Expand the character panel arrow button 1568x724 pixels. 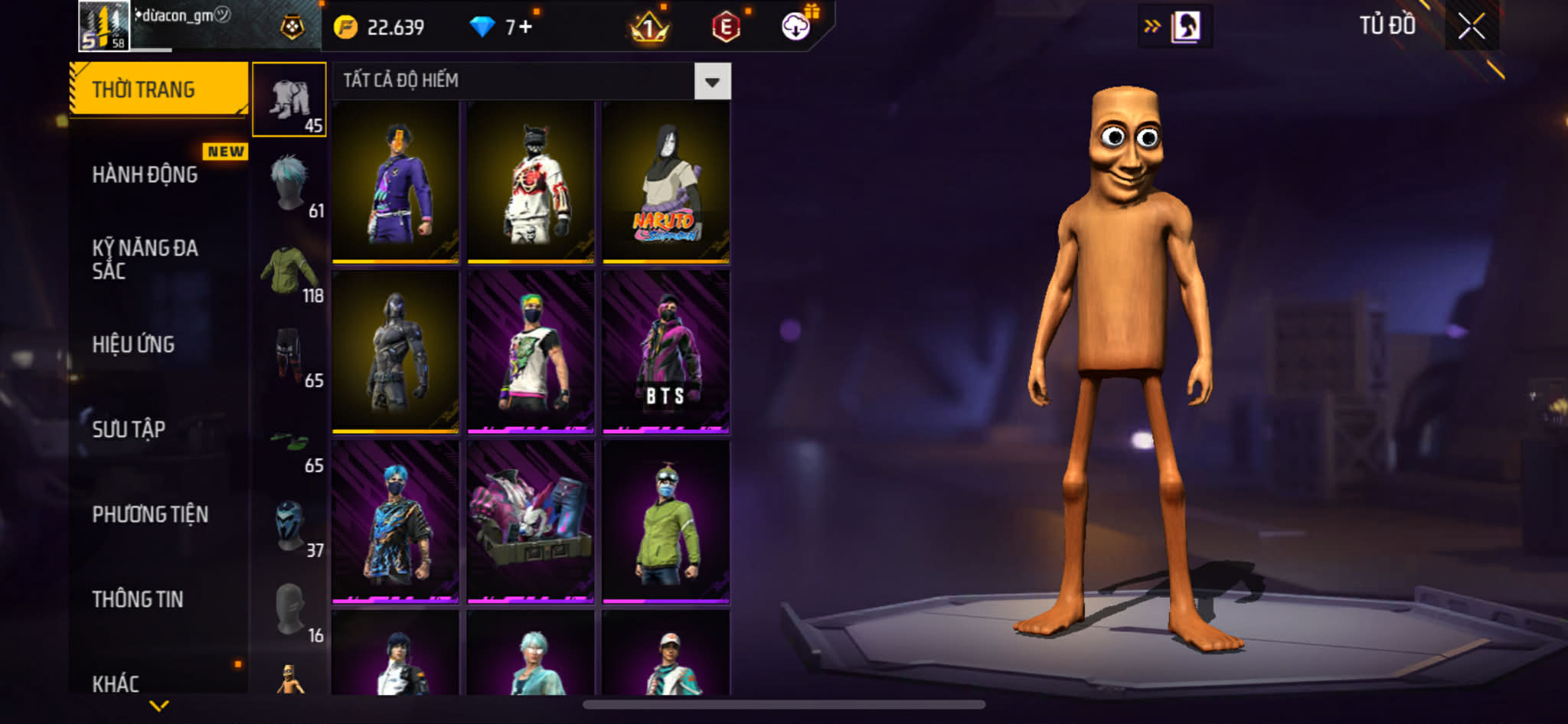[x=1151, y=27]
